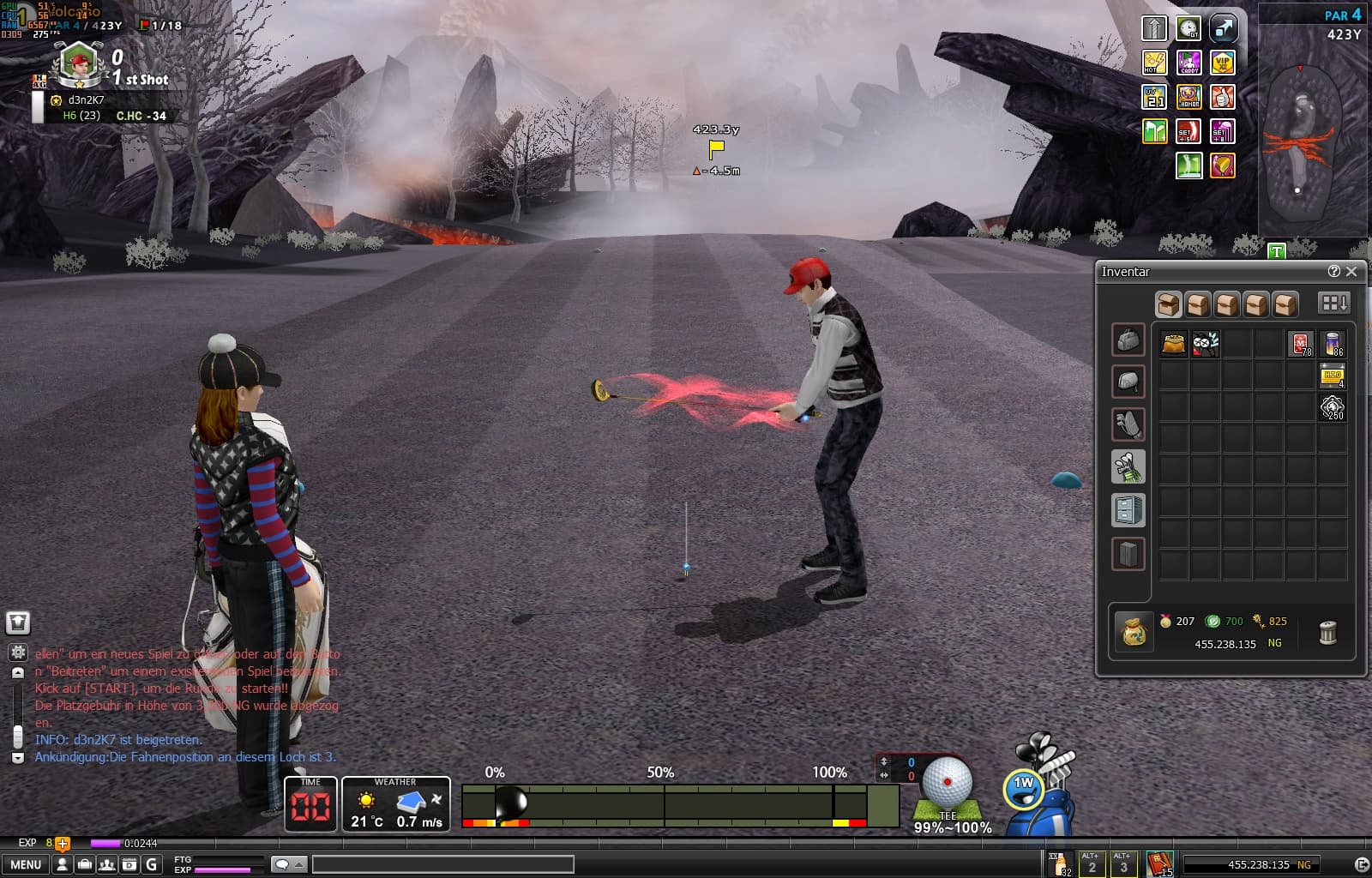1372x878 pixels.
Task: Open the CADDY icon
Action: pyautogui.click(x=1188, y=63)
